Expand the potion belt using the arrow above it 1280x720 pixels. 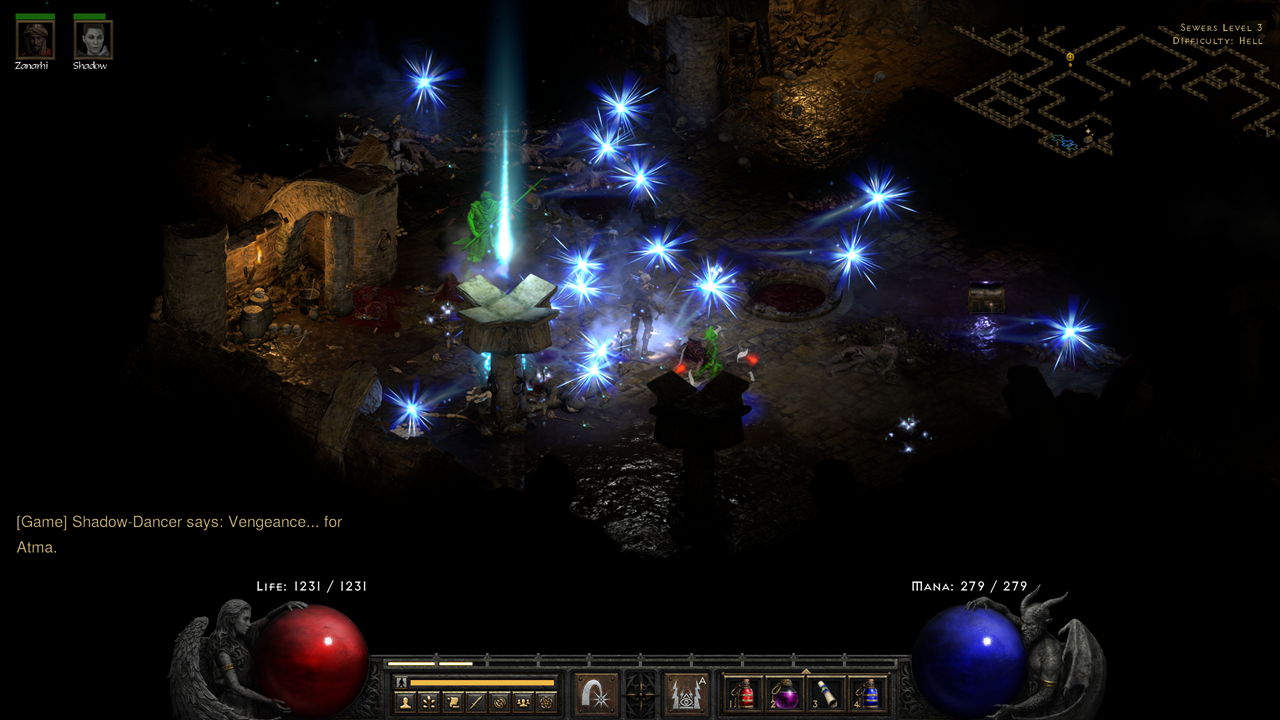[804, 672]
